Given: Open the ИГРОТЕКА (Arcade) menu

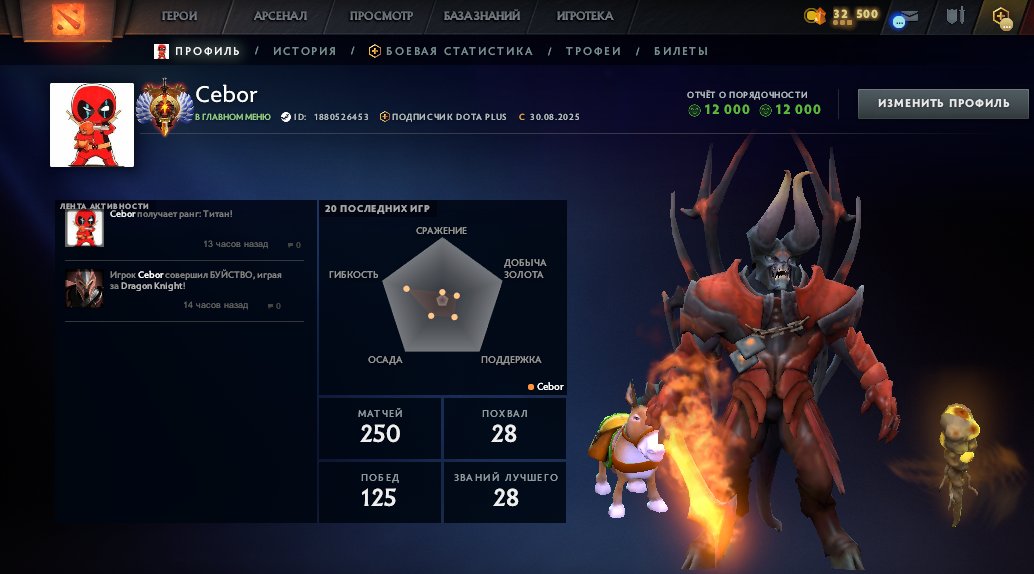Looking at the screenshot, I should click(x=585, y=16).
